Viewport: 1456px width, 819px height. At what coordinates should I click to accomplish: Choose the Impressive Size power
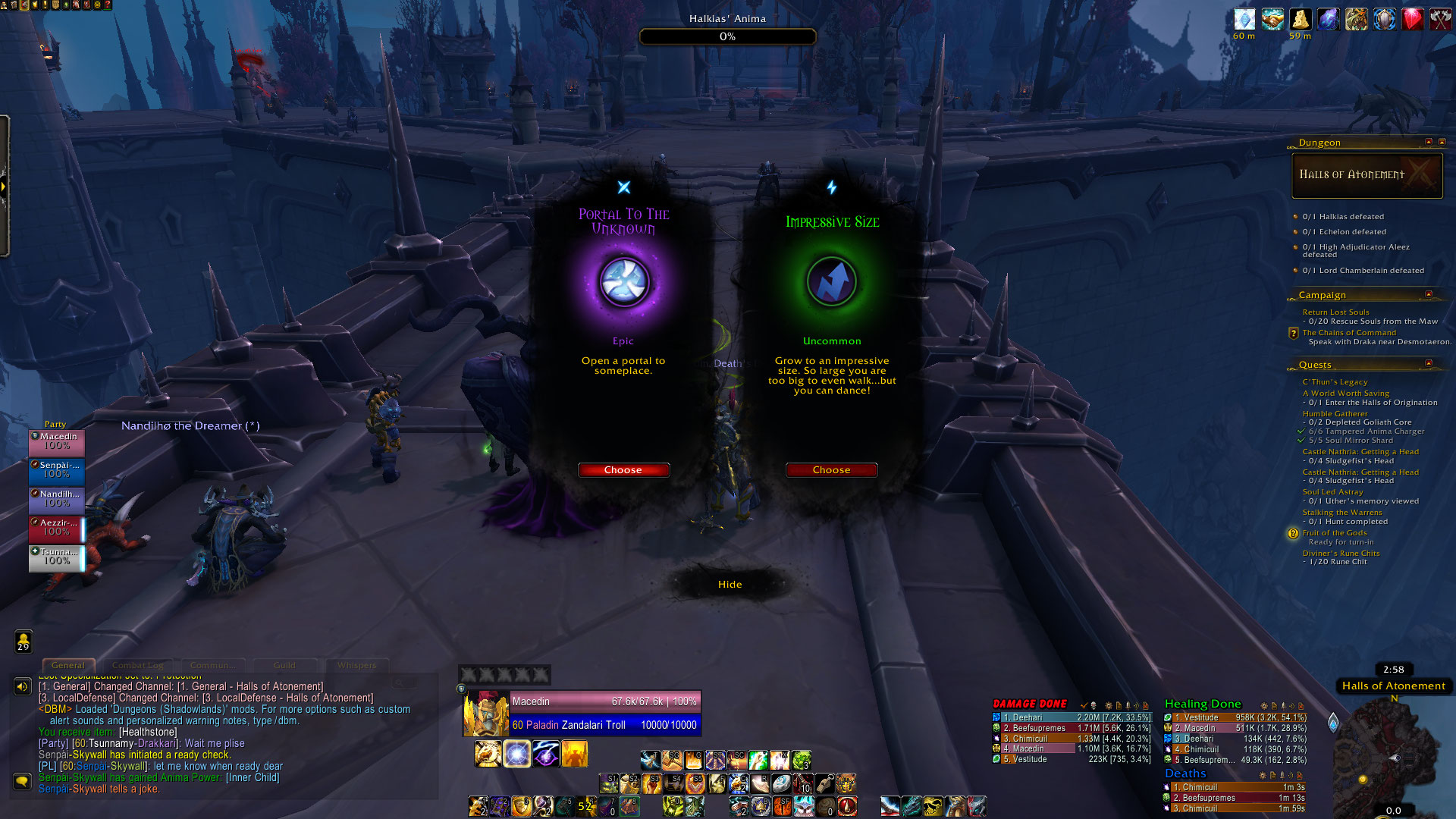831,470
